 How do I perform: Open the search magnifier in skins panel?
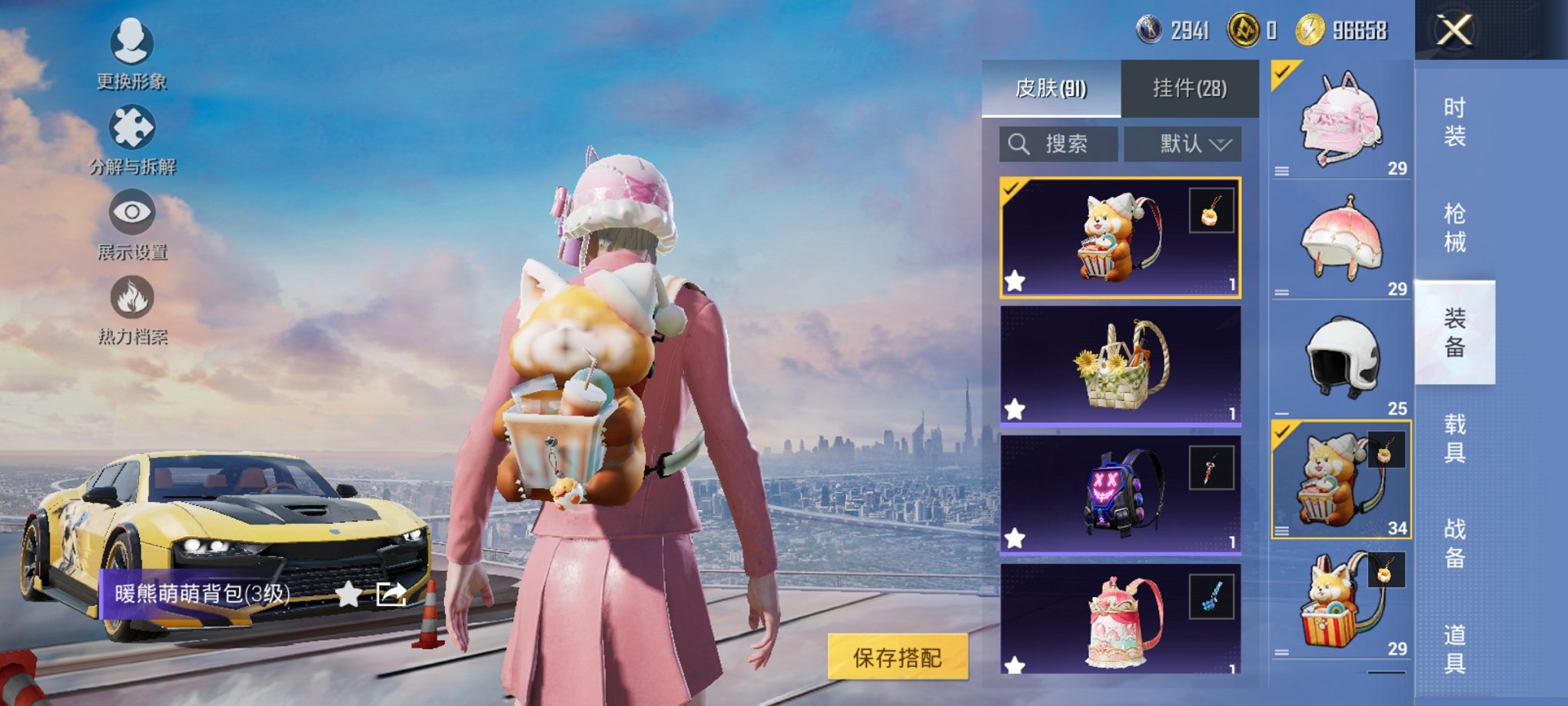point(1021,142)
